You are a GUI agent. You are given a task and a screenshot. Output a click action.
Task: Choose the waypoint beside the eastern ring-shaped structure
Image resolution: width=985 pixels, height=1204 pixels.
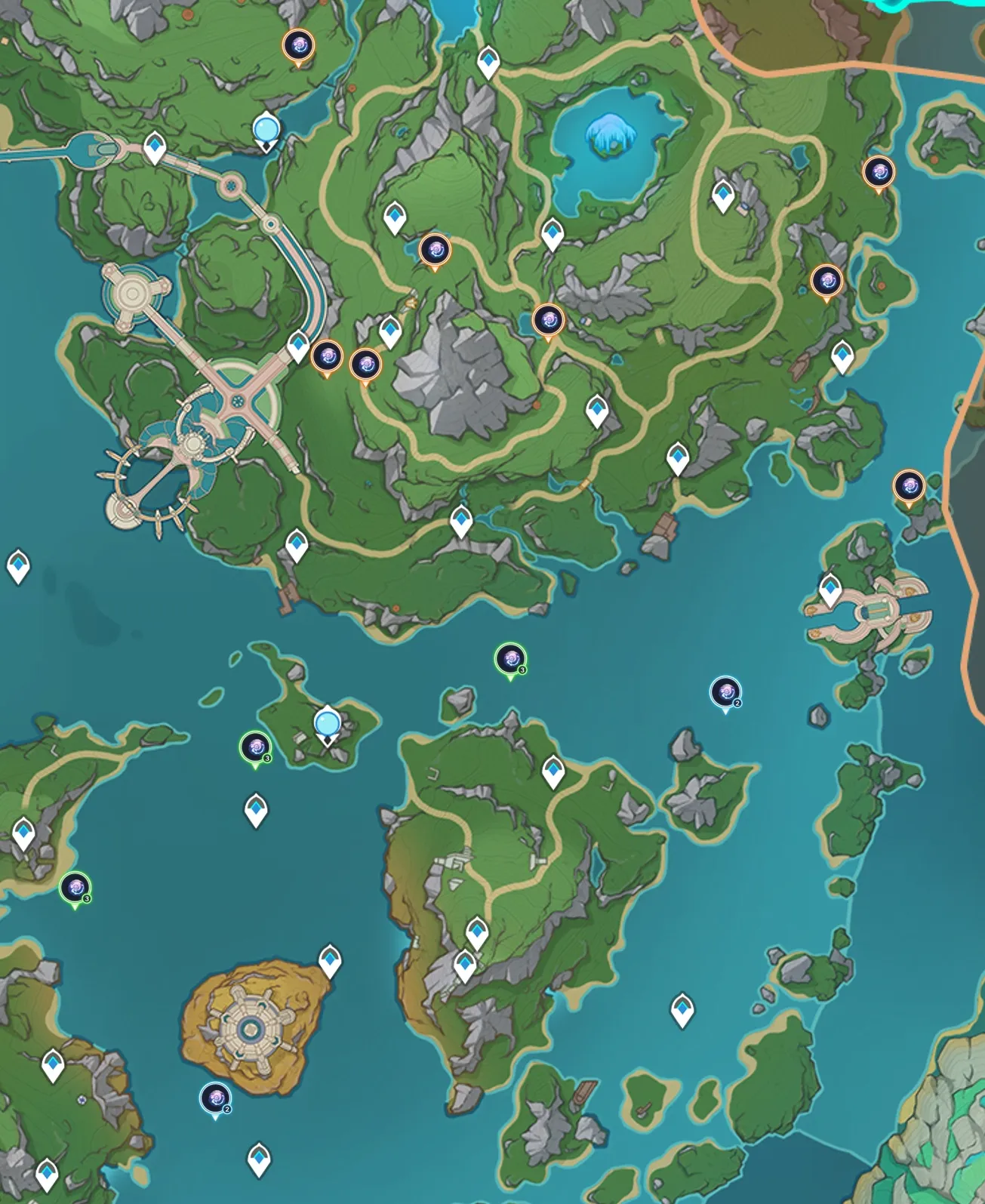(830, 587)
